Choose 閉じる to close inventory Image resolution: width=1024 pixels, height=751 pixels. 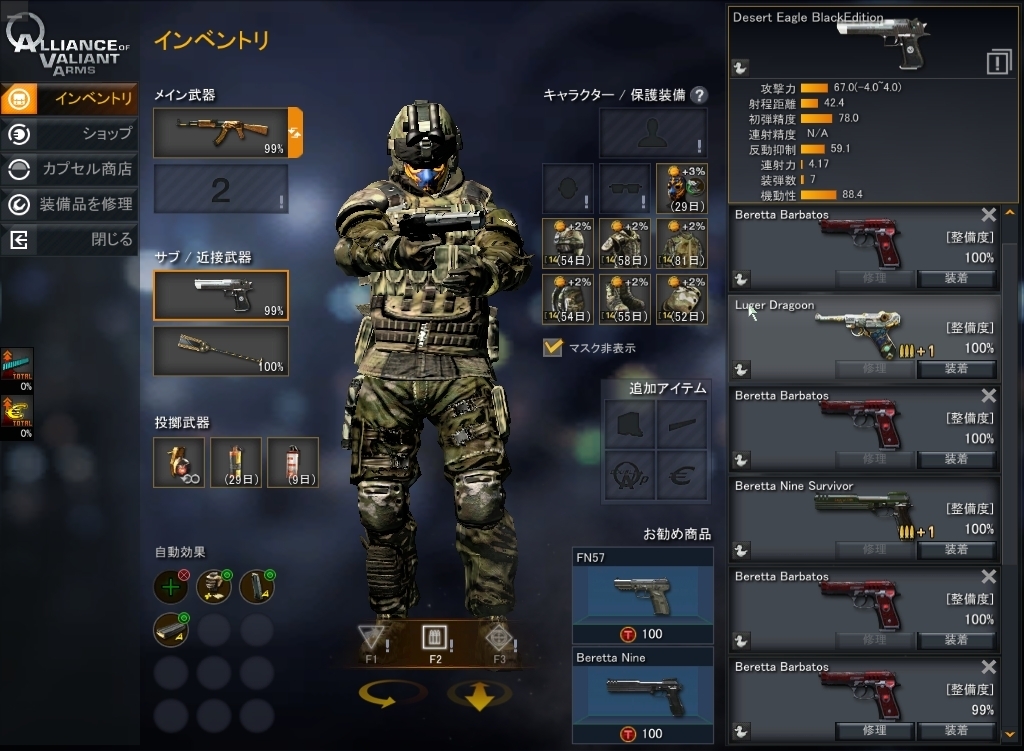(70, 240)
